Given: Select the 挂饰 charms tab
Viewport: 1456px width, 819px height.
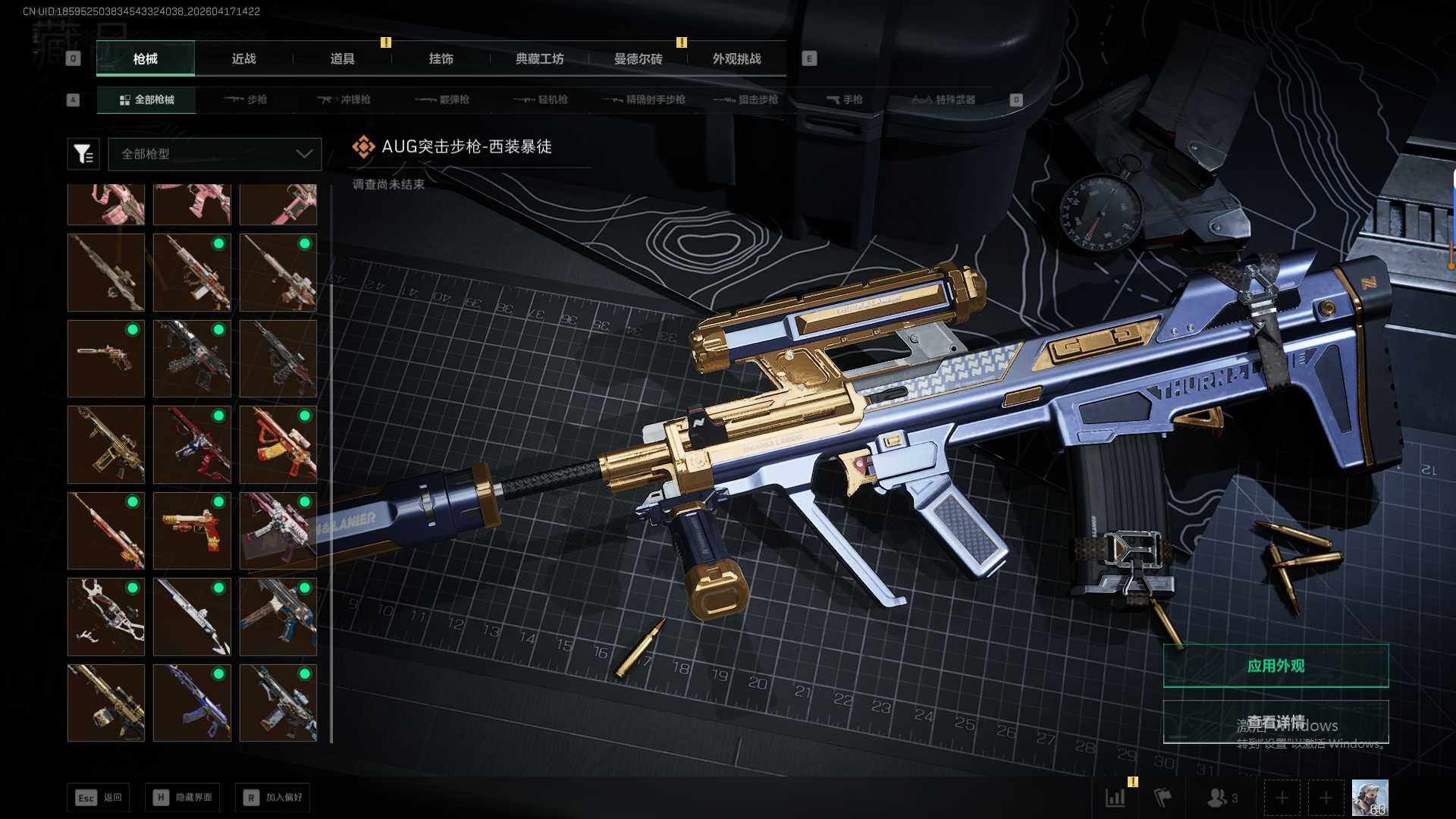Looking at the screenshot, I should point(441,58).
